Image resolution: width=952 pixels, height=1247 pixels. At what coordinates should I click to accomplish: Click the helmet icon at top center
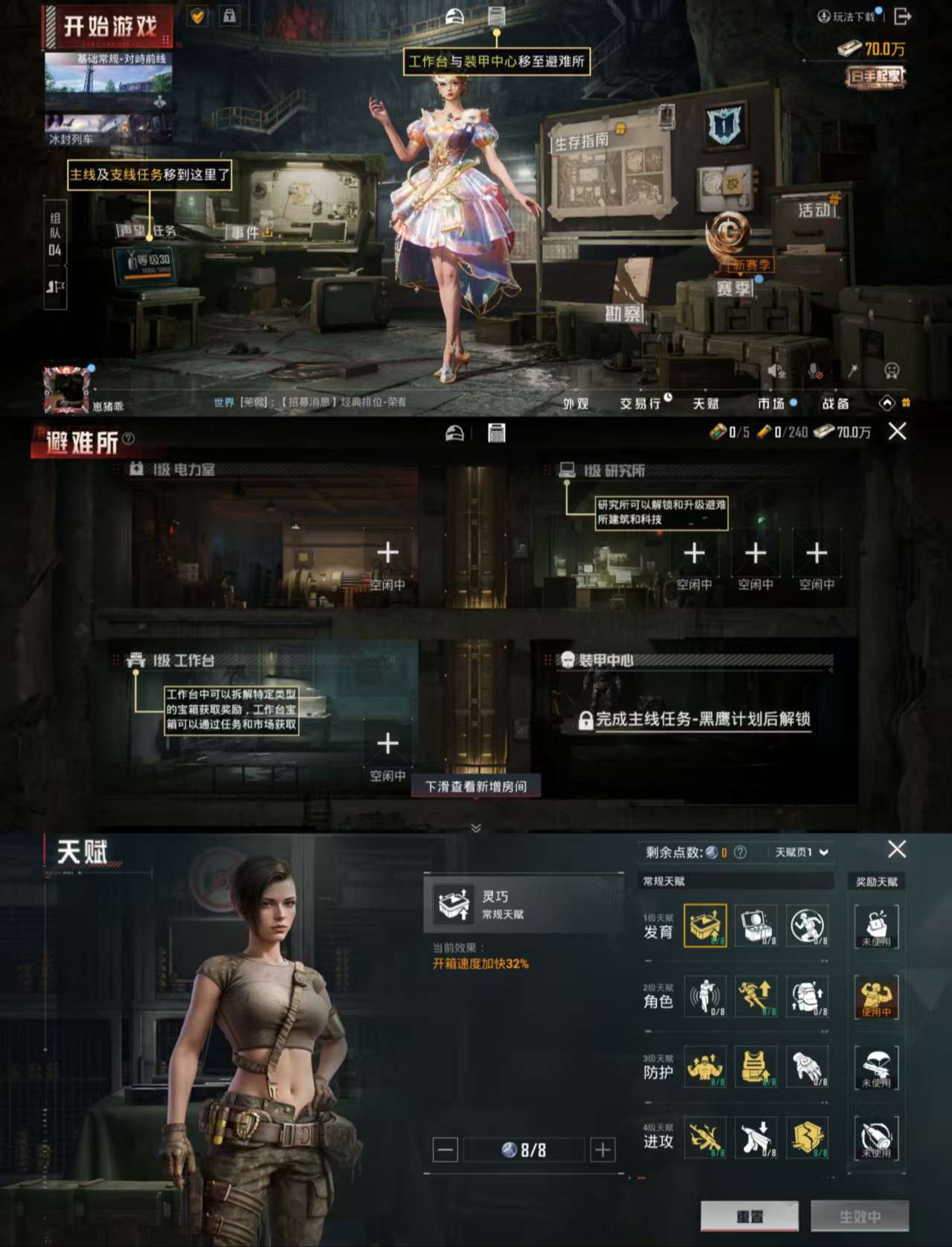(x=454, y=16)
